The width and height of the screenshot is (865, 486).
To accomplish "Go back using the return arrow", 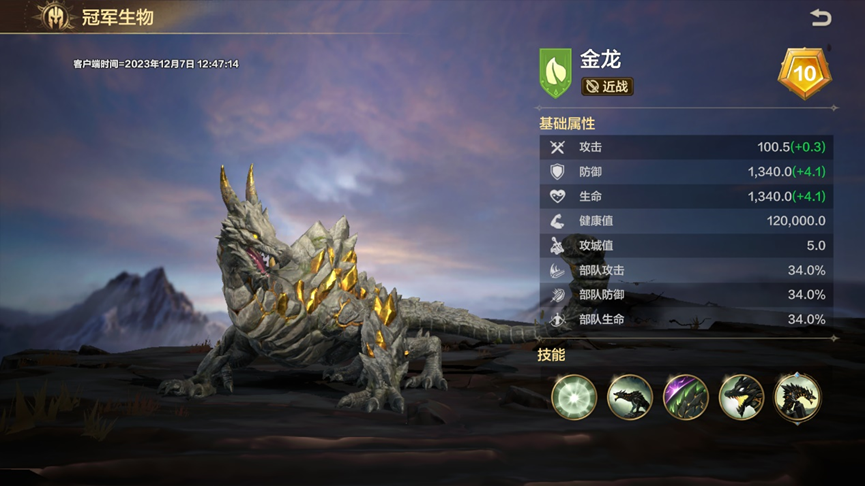I will 820,18.
